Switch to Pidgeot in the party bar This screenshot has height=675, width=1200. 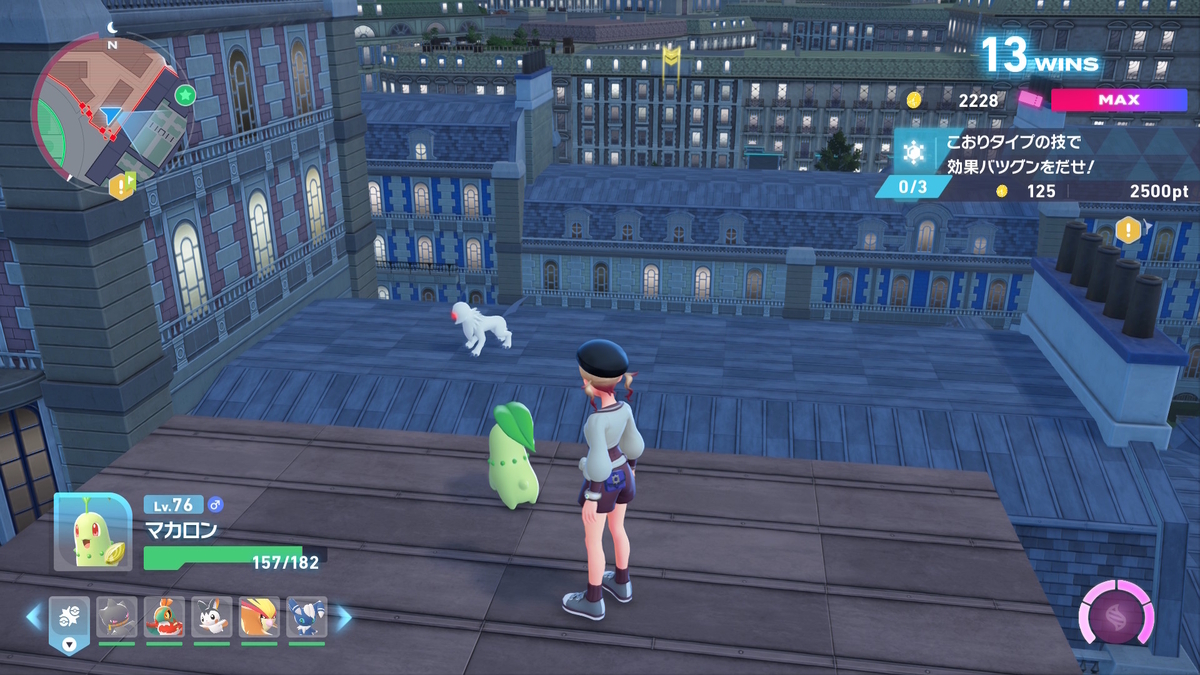point(259,618)
